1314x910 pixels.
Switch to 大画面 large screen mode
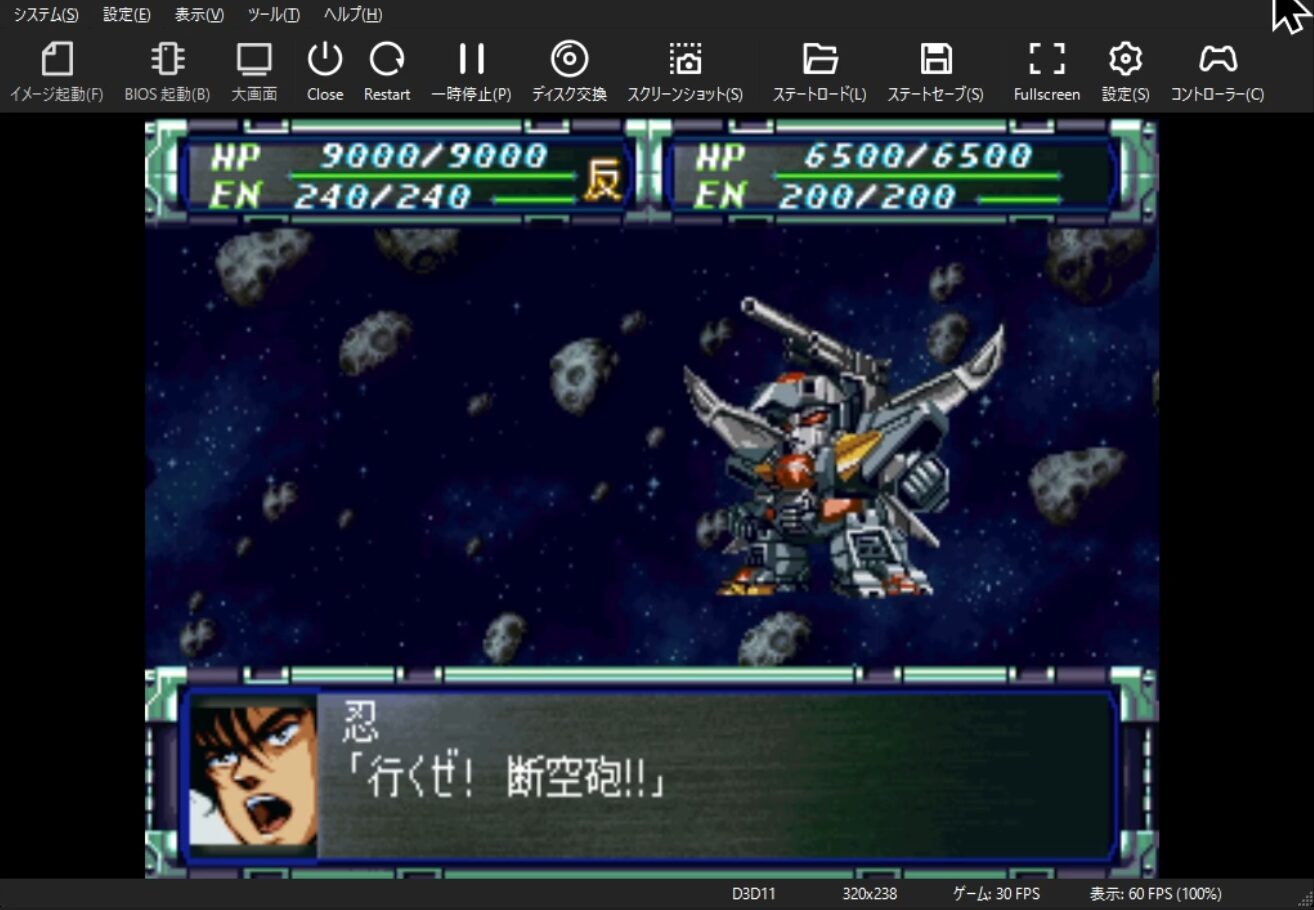[x=254, y=68]
